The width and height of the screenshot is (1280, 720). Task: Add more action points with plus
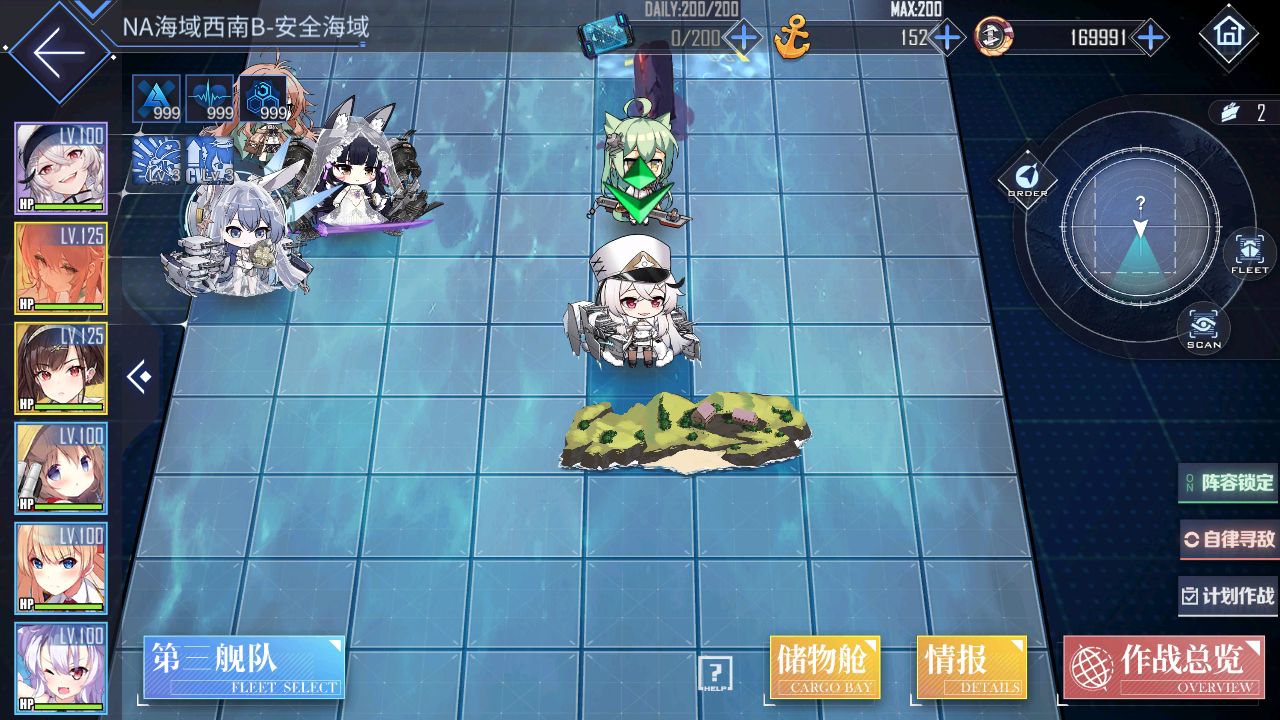pyautogui.click(x=742, y=39)
